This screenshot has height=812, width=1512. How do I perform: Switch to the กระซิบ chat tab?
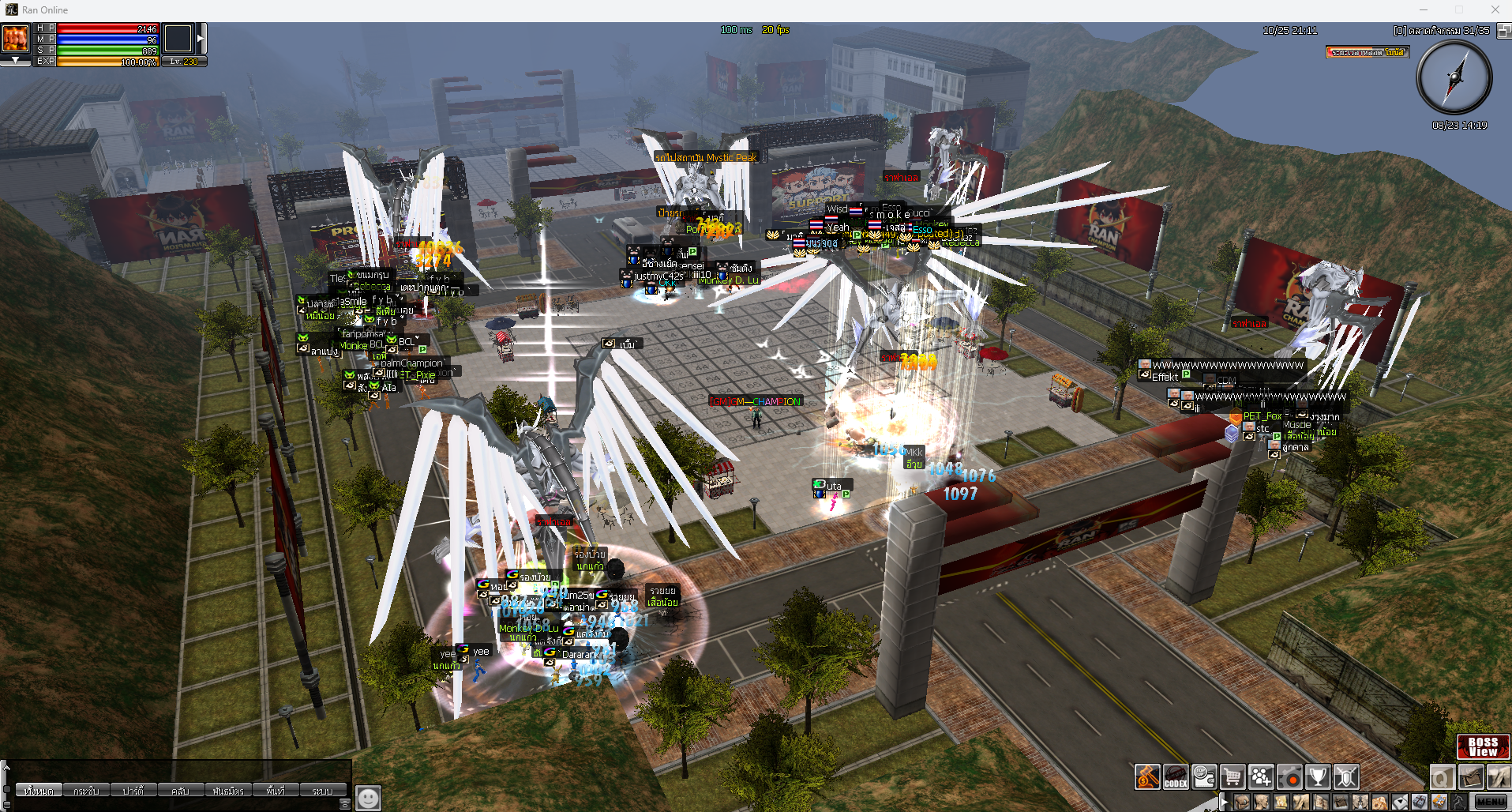86,791
